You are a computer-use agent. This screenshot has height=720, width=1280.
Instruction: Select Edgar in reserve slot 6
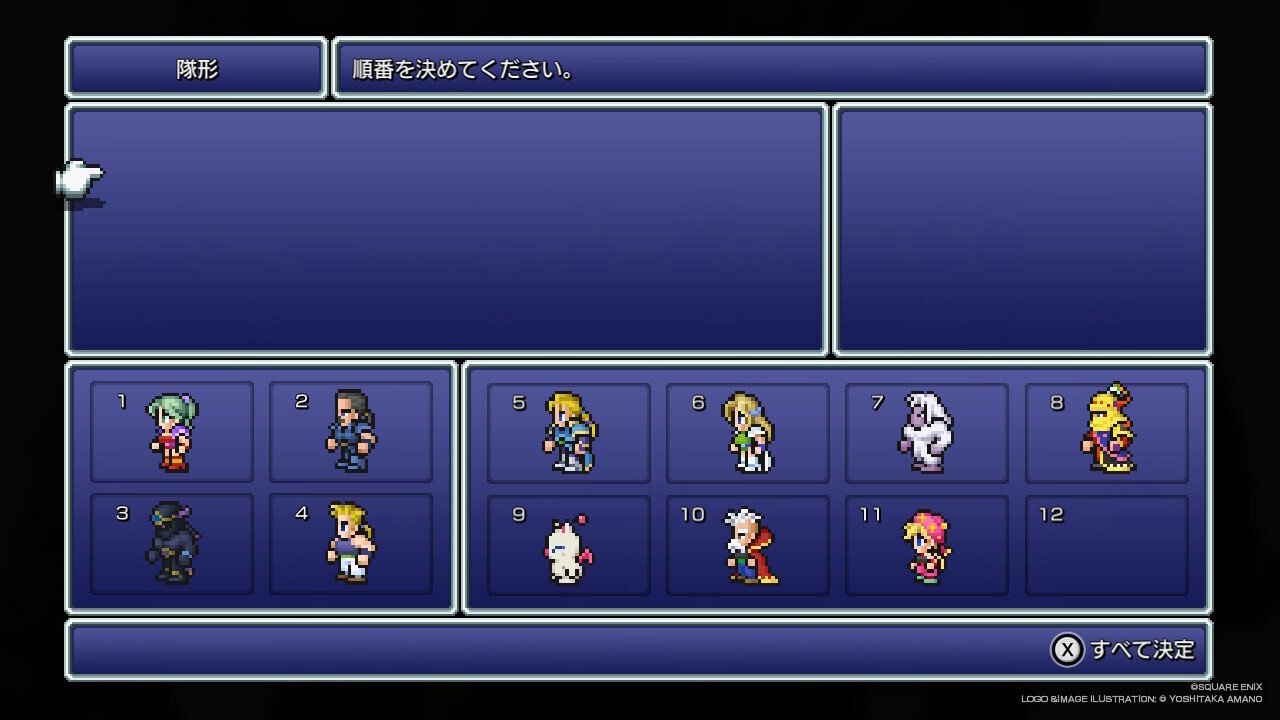click(746, 430)
